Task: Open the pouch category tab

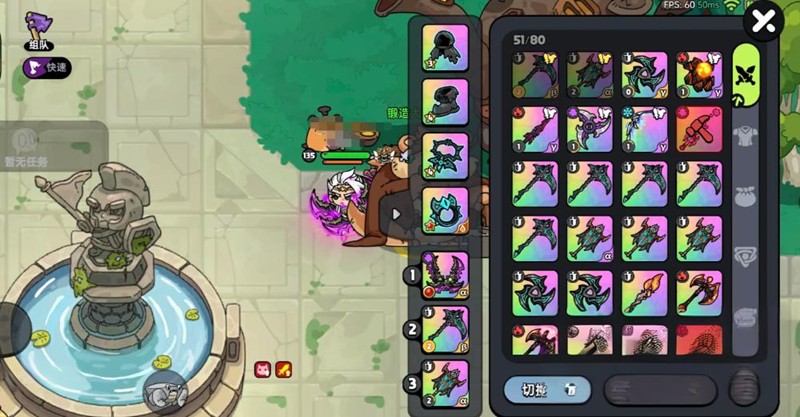Action: [746, 197]
